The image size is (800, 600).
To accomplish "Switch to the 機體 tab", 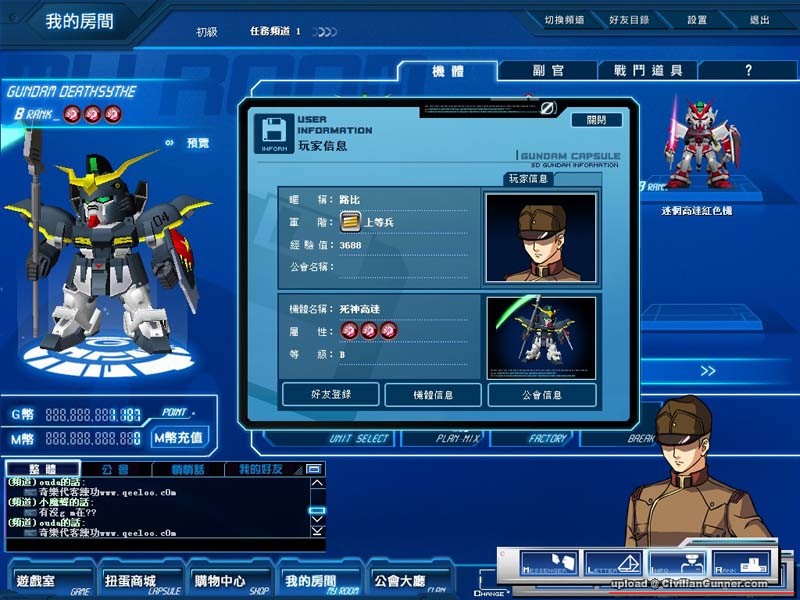I will [447, 71].
